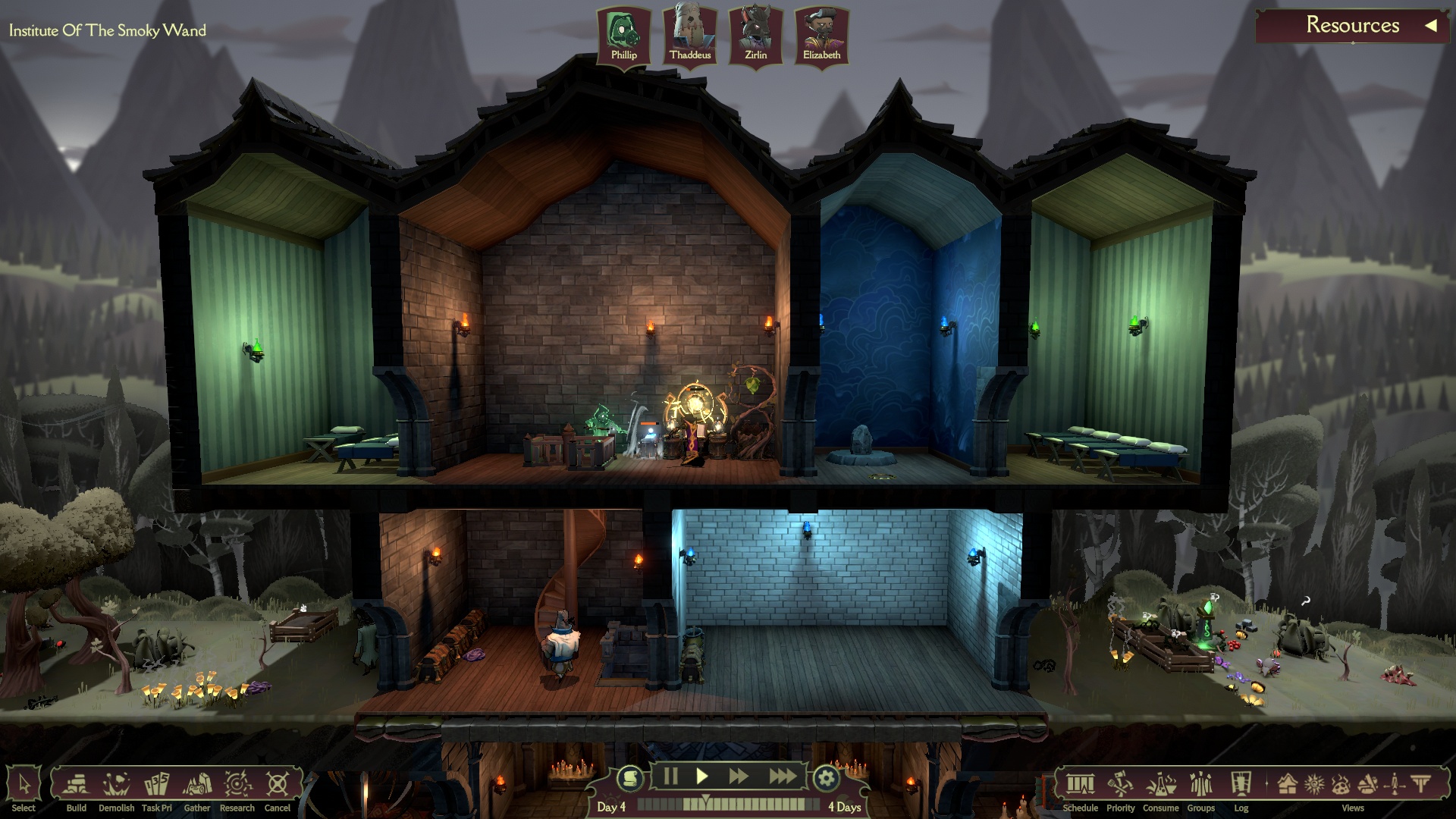
Task: Open the gear settings button
Action: click(x=826, y=778)
